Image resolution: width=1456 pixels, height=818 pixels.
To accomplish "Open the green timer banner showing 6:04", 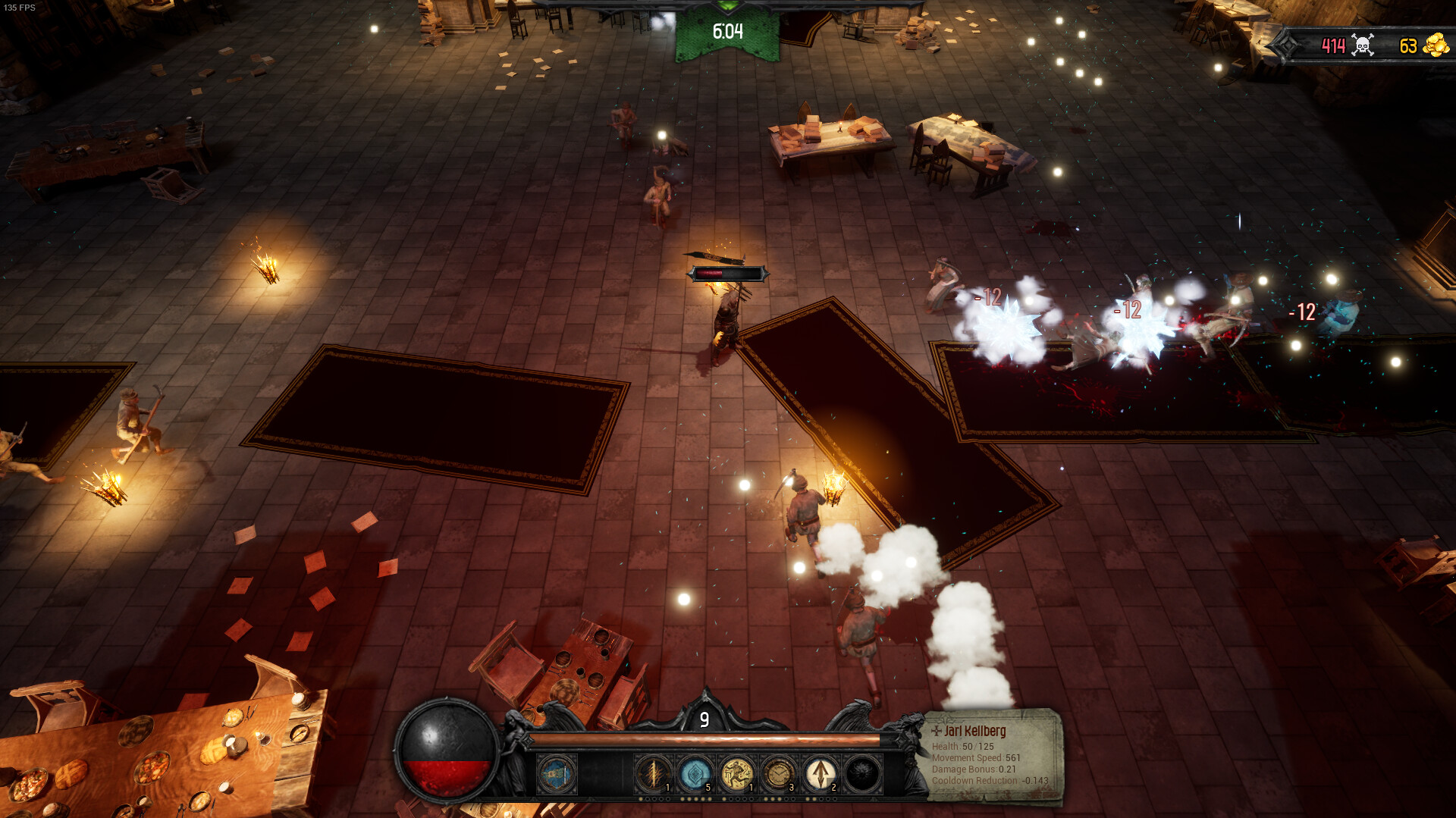I will coord(726,32).
